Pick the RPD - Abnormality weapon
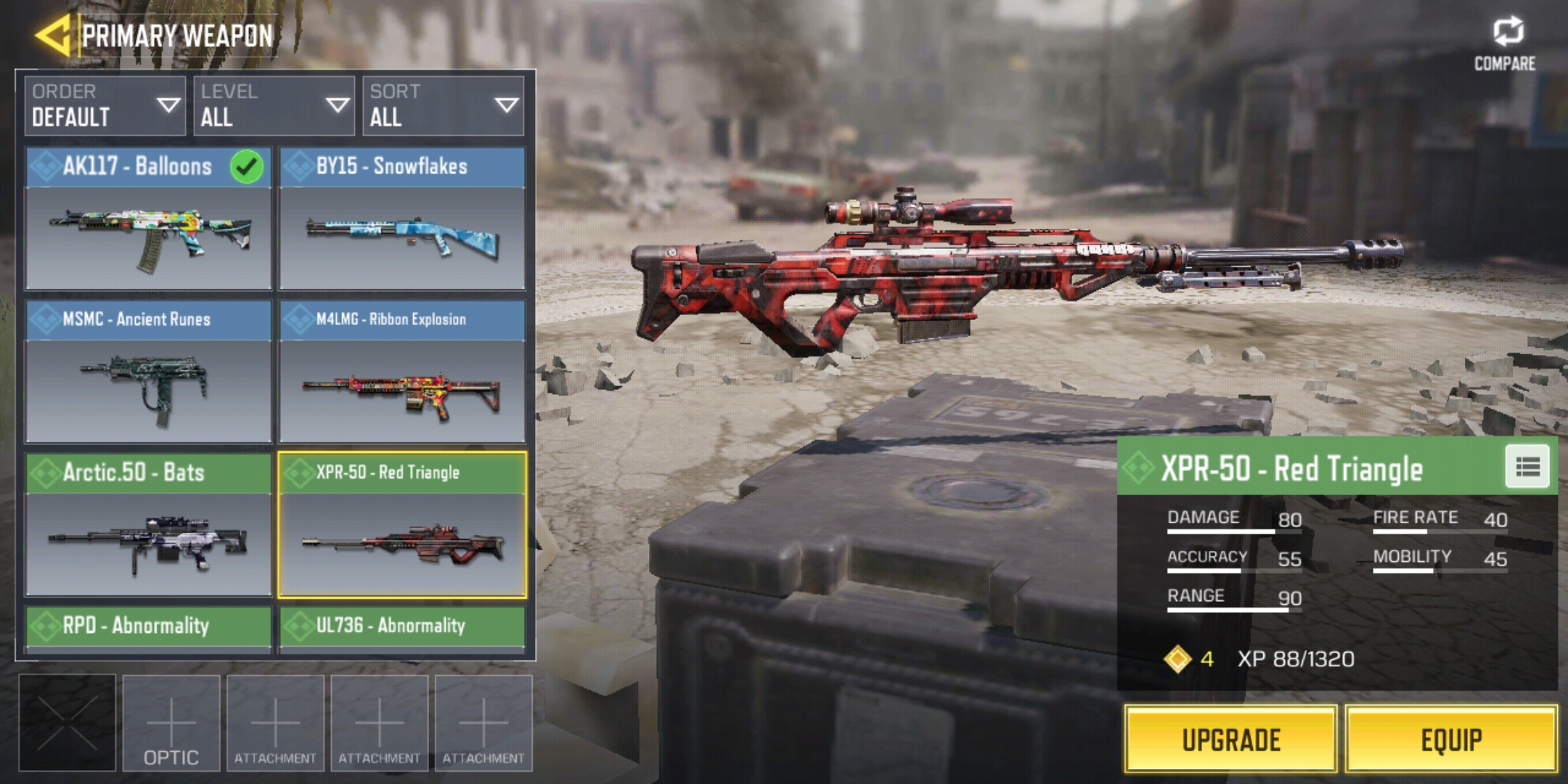 tap(149, 627)
